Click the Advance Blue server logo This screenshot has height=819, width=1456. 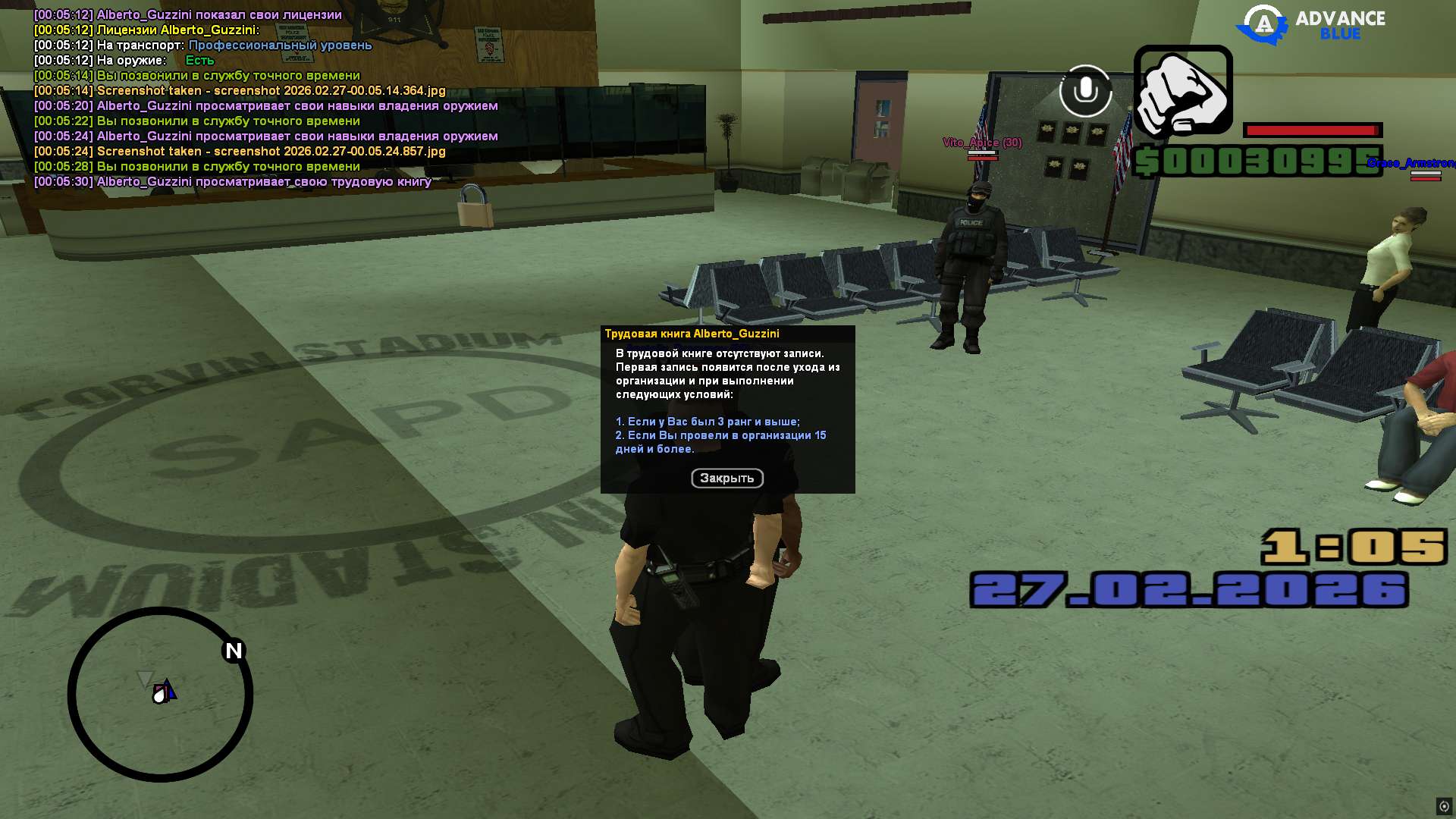[1311, 24]
